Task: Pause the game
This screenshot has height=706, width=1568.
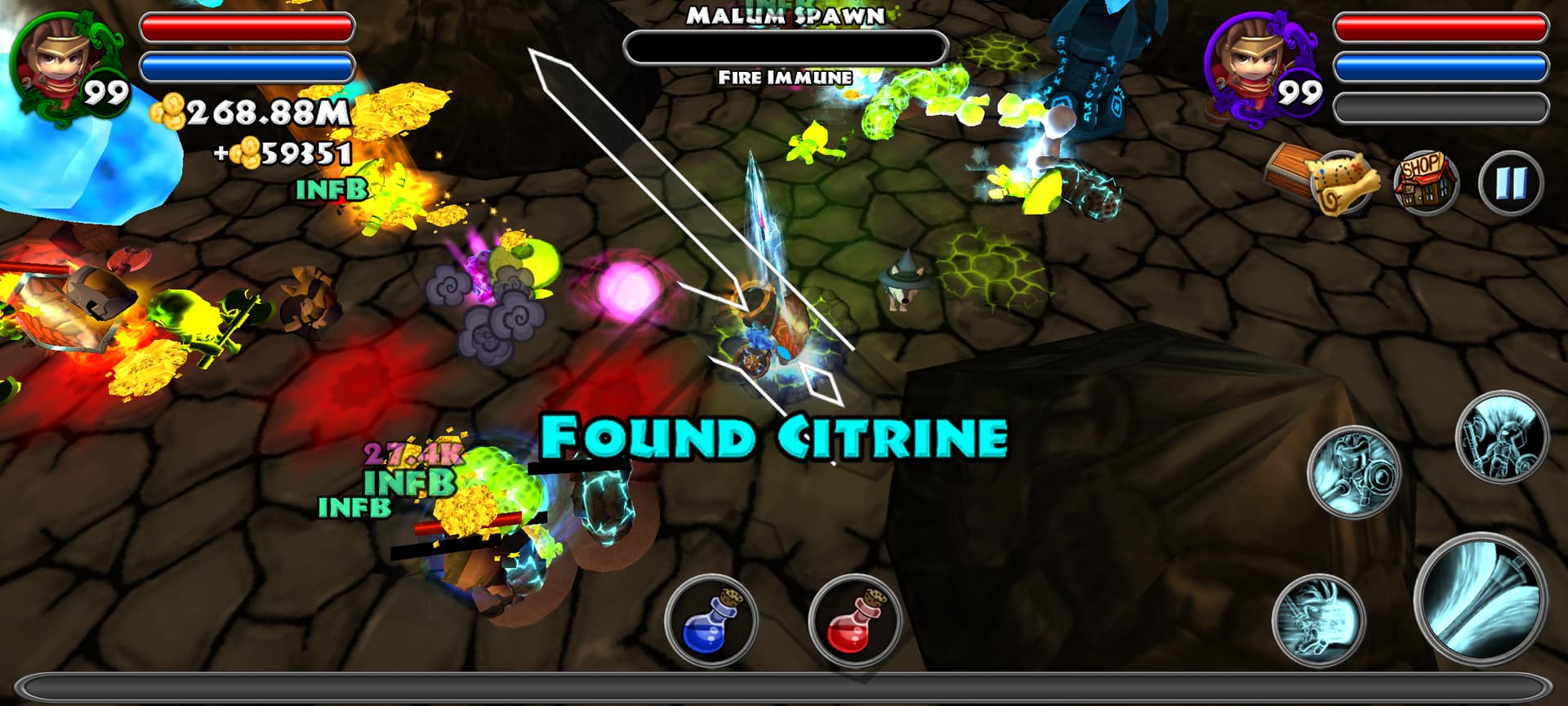Action: pyautogui.click(x=1509, y=184)
